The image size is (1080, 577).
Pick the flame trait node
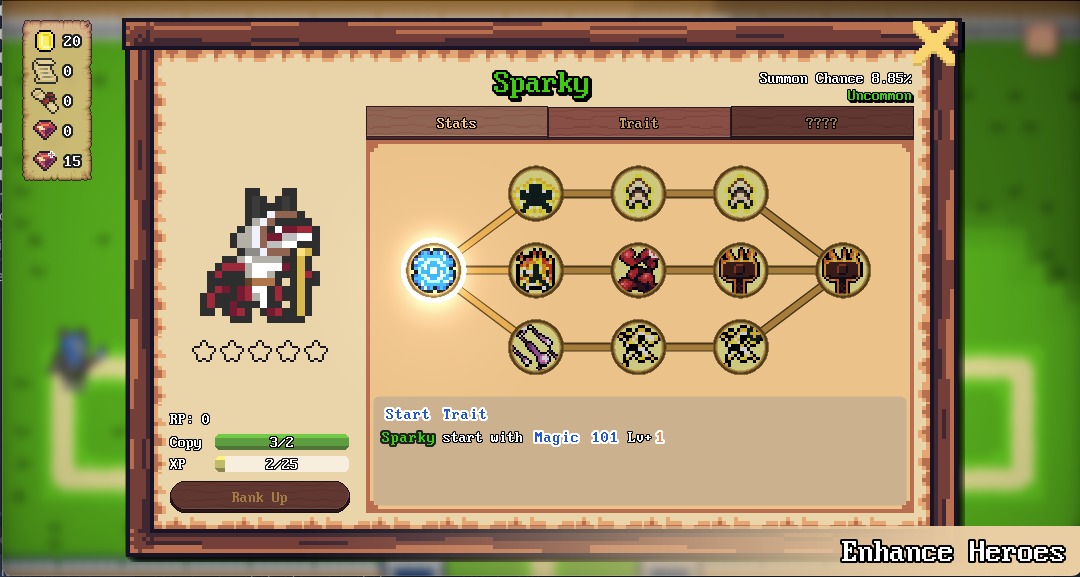(x=536, y=270)
